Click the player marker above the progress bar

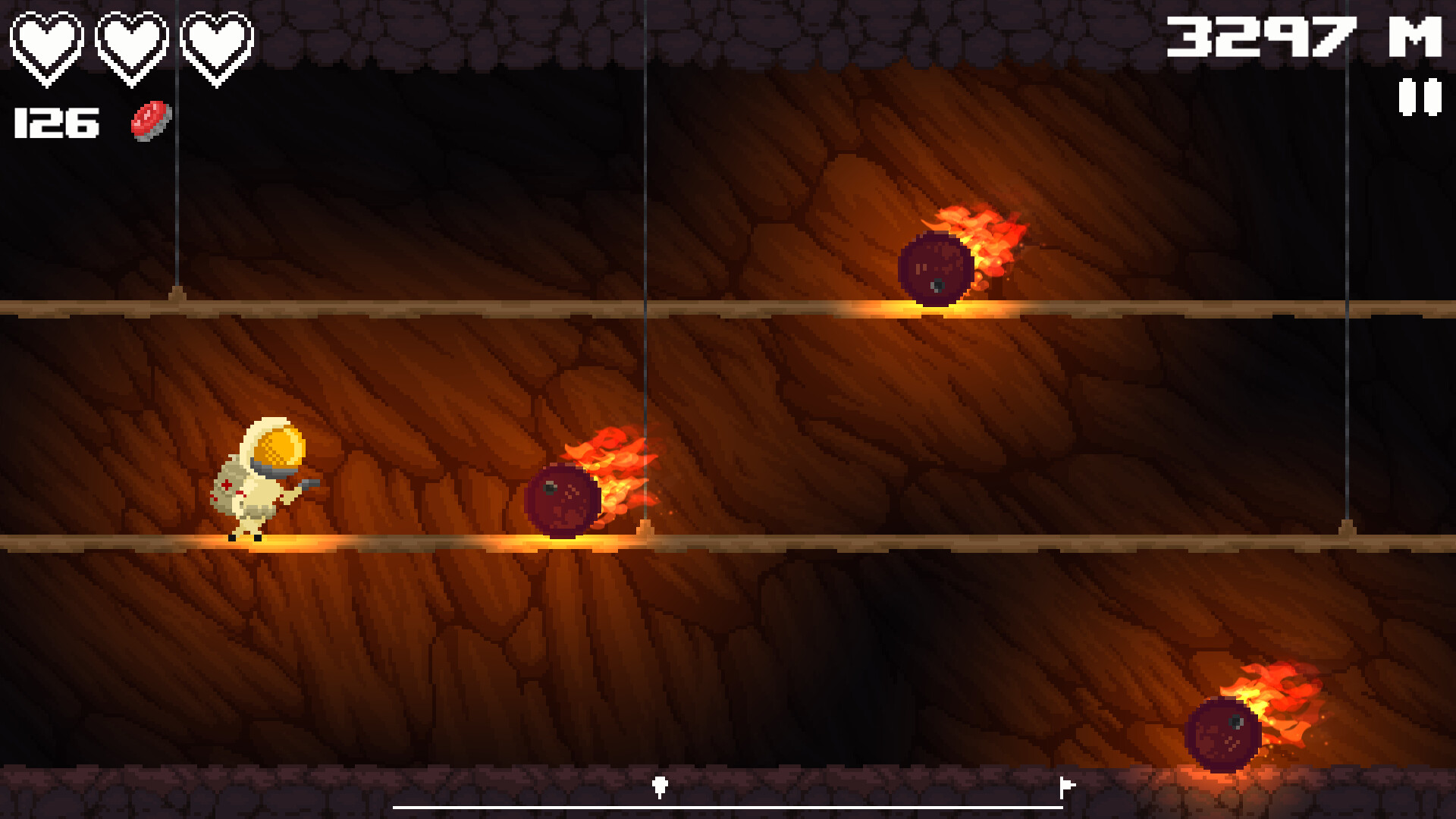point(660,786)
